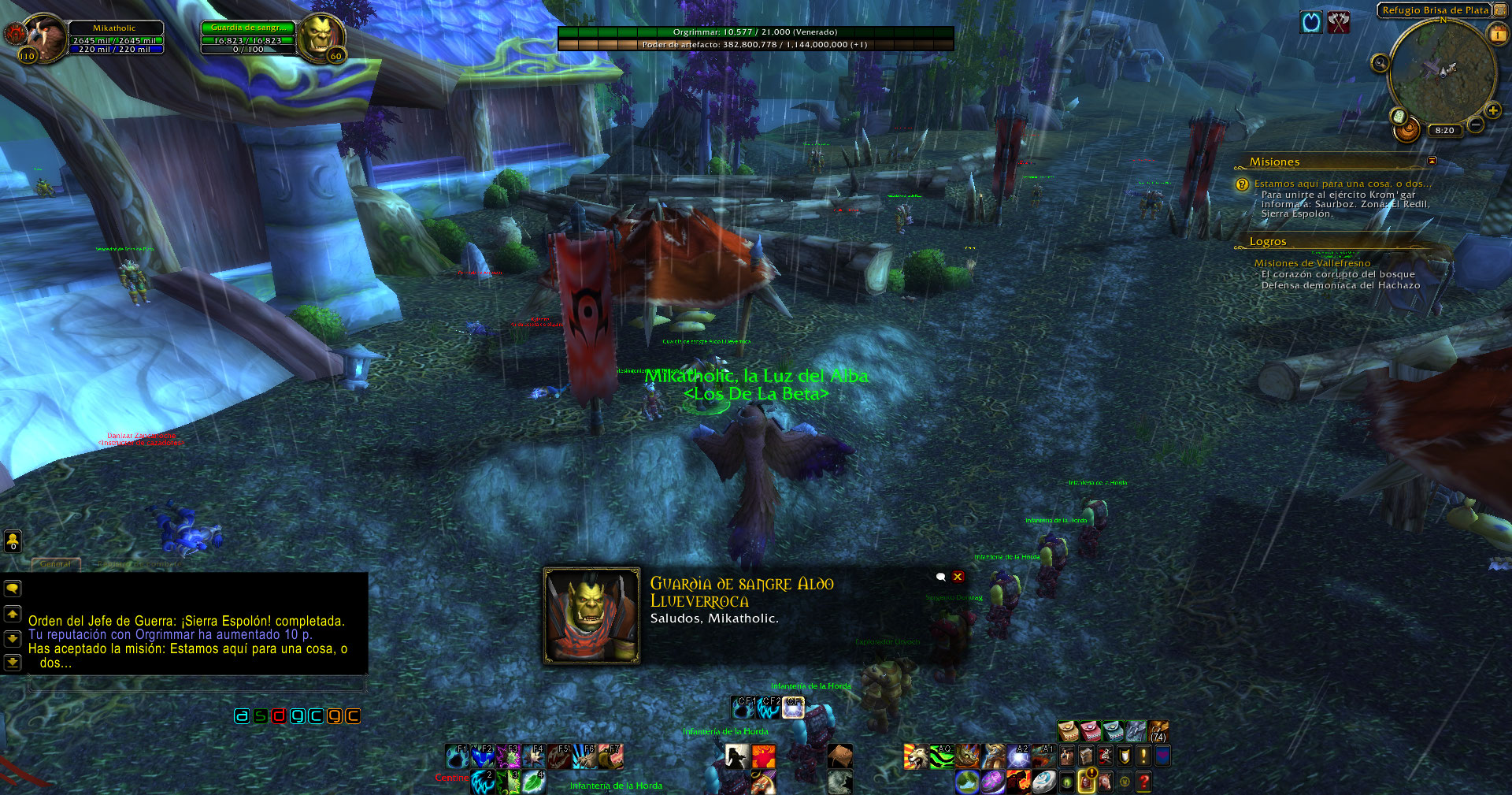Screen dimensions: 1512x795
Task: Select the quest 'Estamos aquí para una cosa, o dos...'
Action: click(1343, 184)
